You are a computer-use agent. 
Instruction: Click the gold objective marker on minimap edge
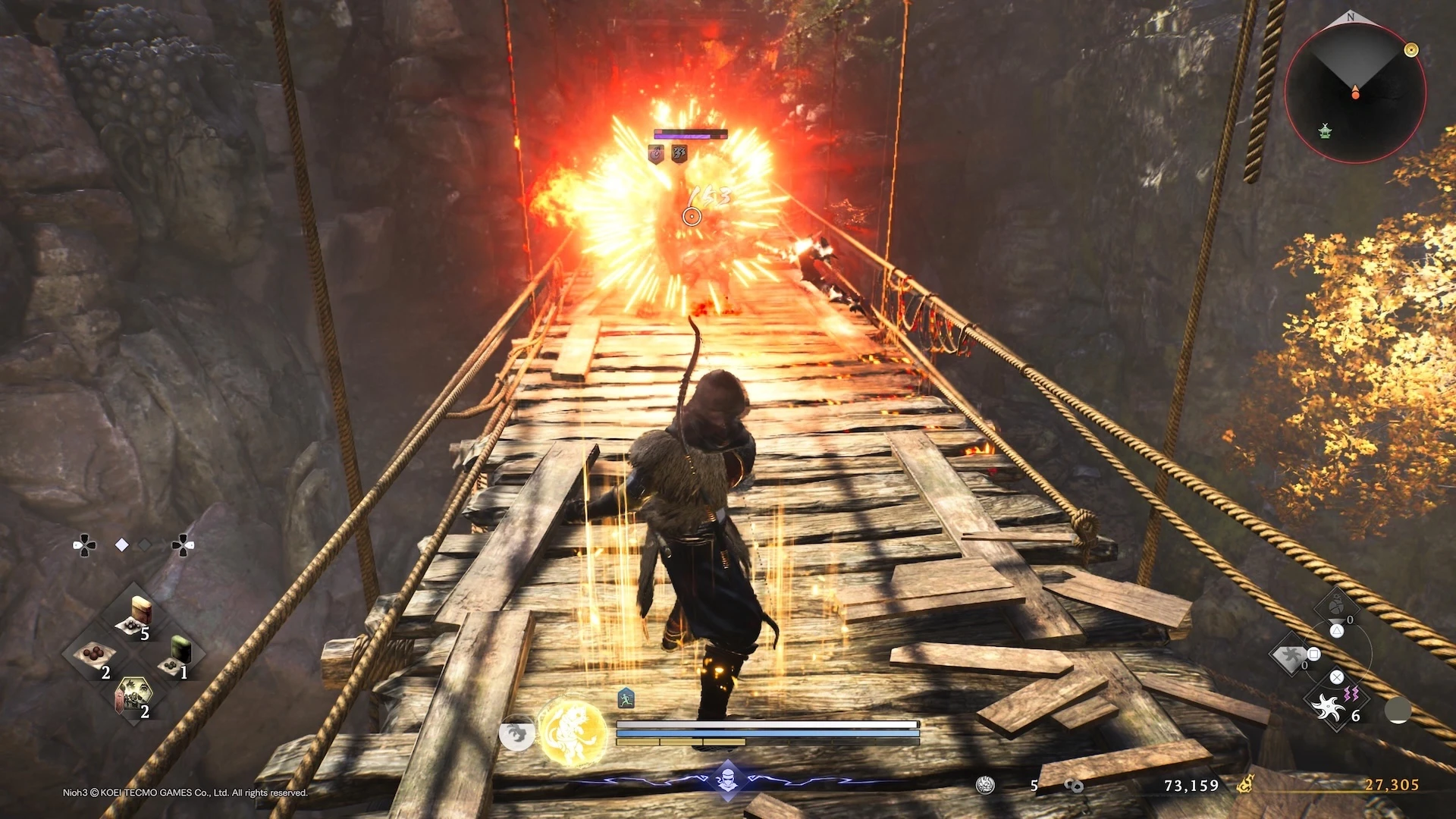1410,50
